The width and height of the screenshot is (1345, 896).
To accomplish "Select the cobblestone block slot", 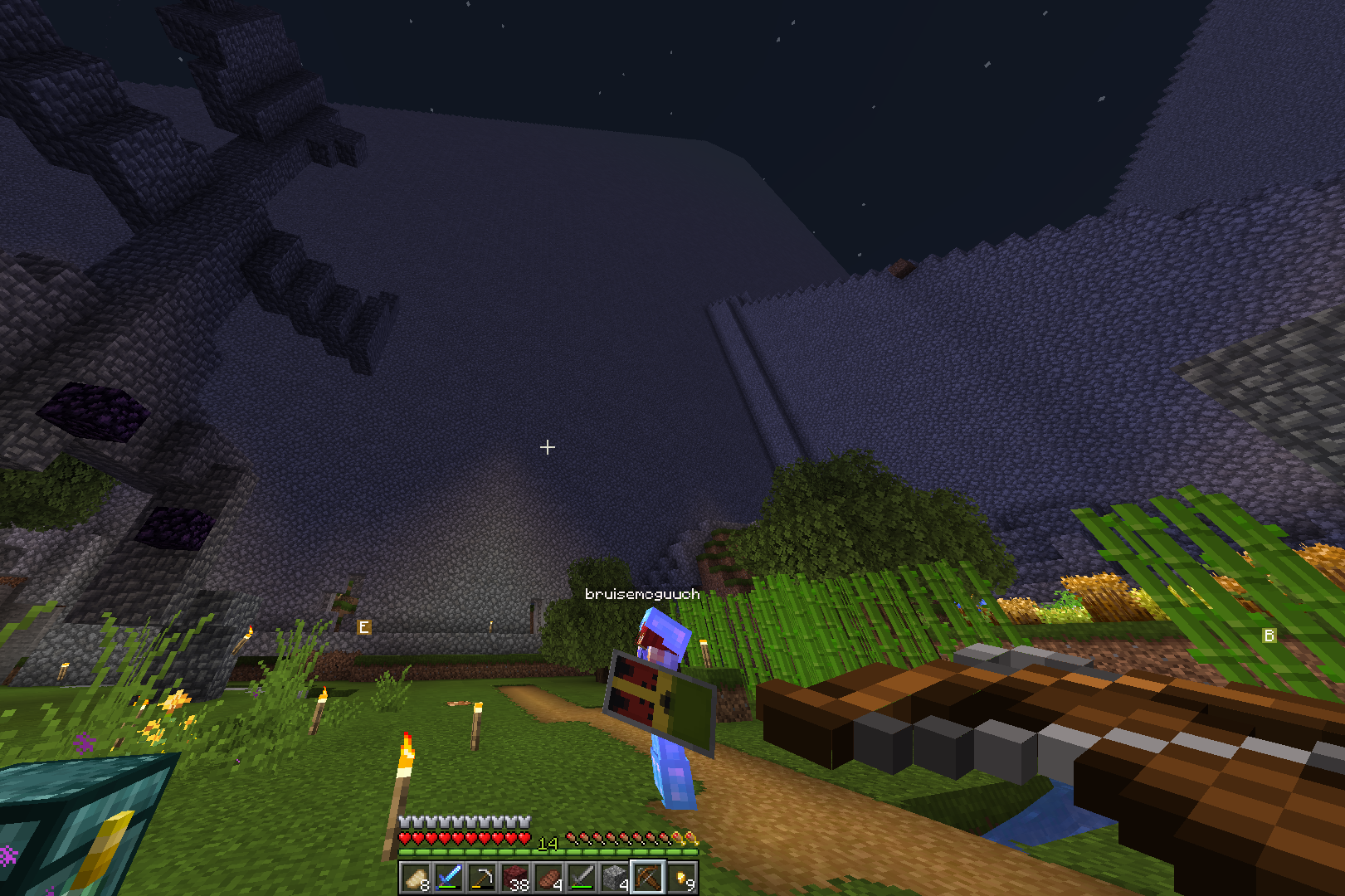I will tap(614, 877).
